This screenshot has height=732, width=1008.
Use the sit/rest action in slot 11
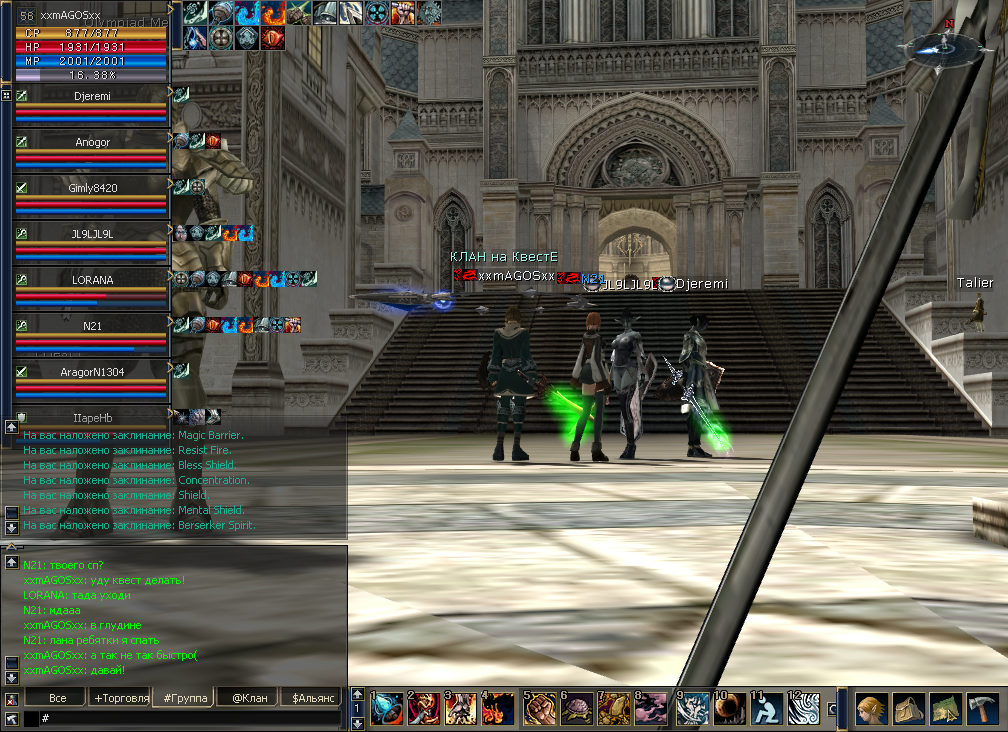click(x=766, y=709)
